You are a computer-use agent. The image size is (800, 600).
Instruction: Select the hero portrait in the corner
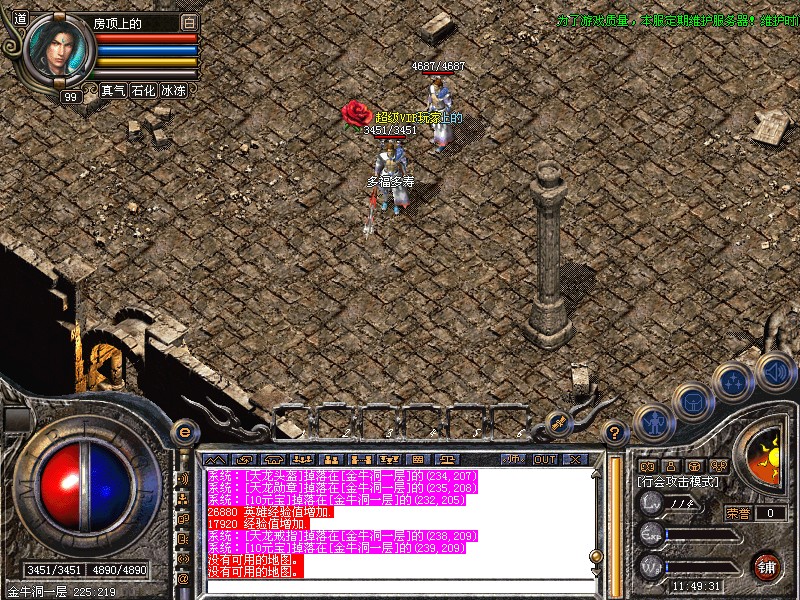click(58, 49)
